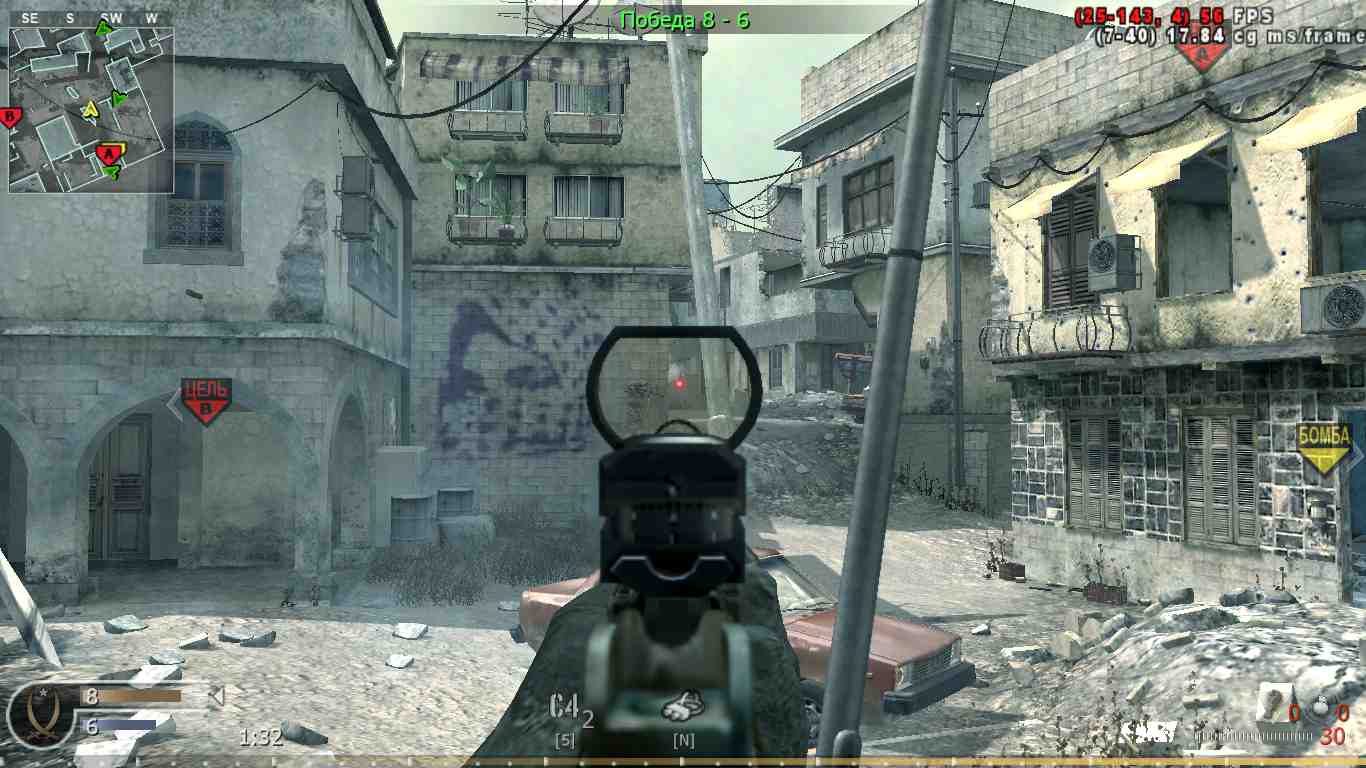1366x768 pixels.
Task: Select objective marker B on the minimap
Action: click(x=11, y=115)
